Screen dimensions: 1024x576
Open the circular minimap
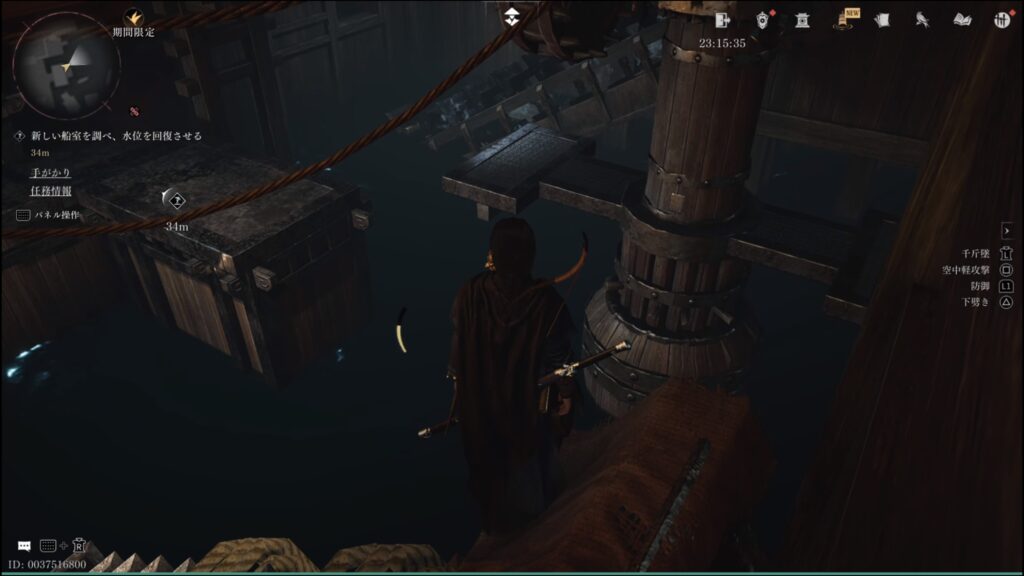(66, 65)
